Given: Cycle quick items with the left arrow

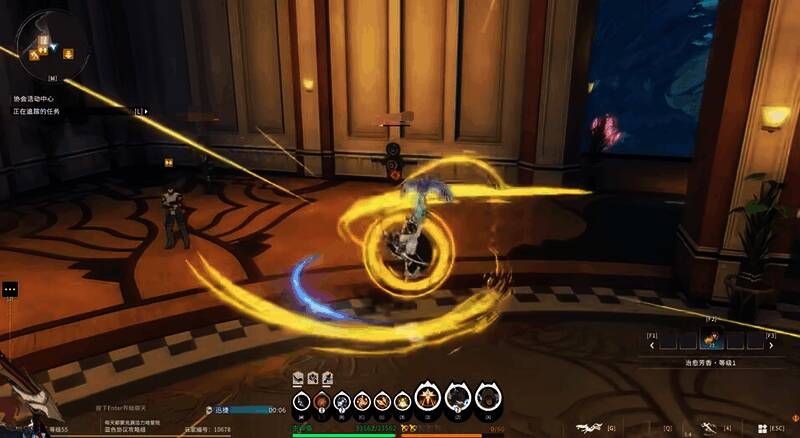Looking at the screenshot, I should point(653,344).
